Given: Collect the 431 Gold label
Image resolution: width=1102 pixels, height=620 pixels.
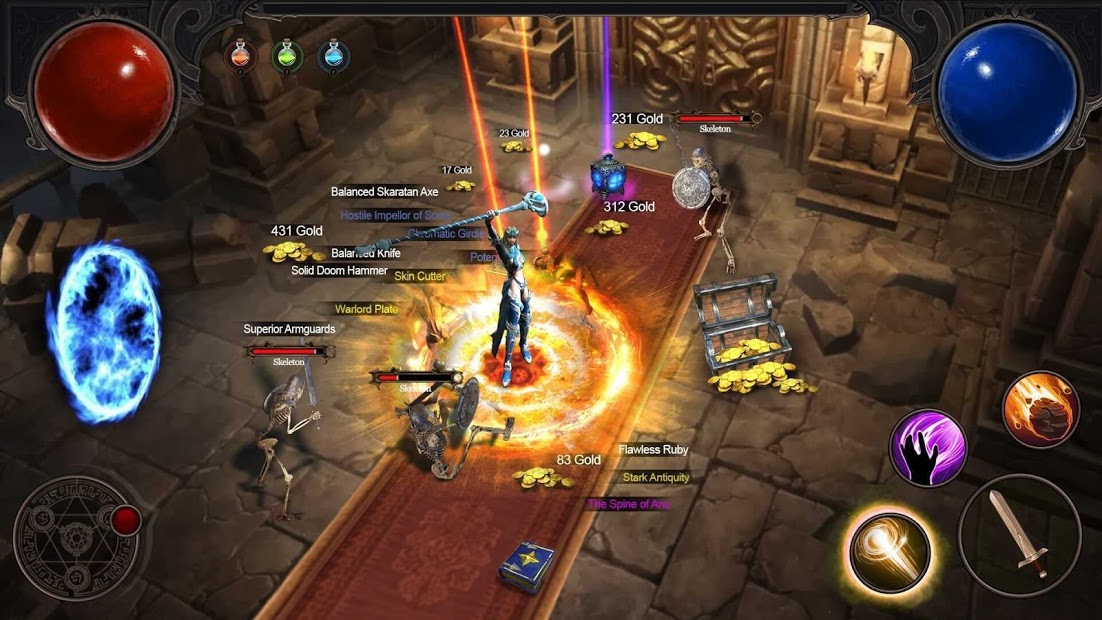Looking at the screenshot, I should pos(296,231).
